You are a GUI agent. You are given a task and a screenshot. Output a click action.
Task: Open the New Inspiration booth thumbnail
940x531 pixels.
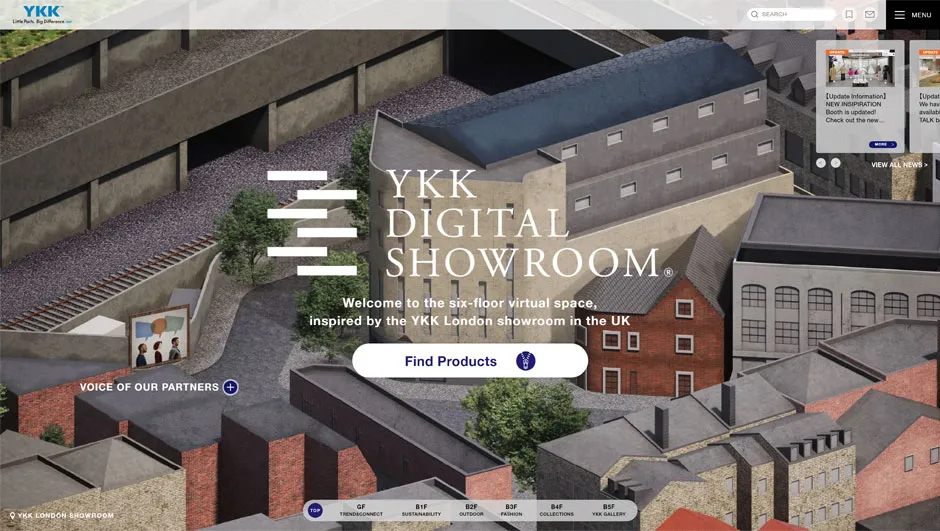[x=861, y=68]
